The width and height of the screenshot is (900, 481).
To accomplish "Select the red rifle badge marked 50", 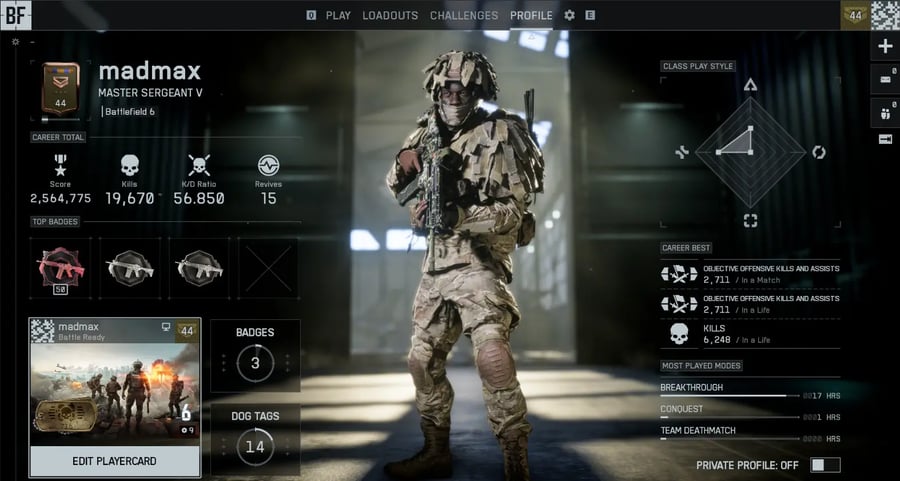I will (x=60, y=267).
